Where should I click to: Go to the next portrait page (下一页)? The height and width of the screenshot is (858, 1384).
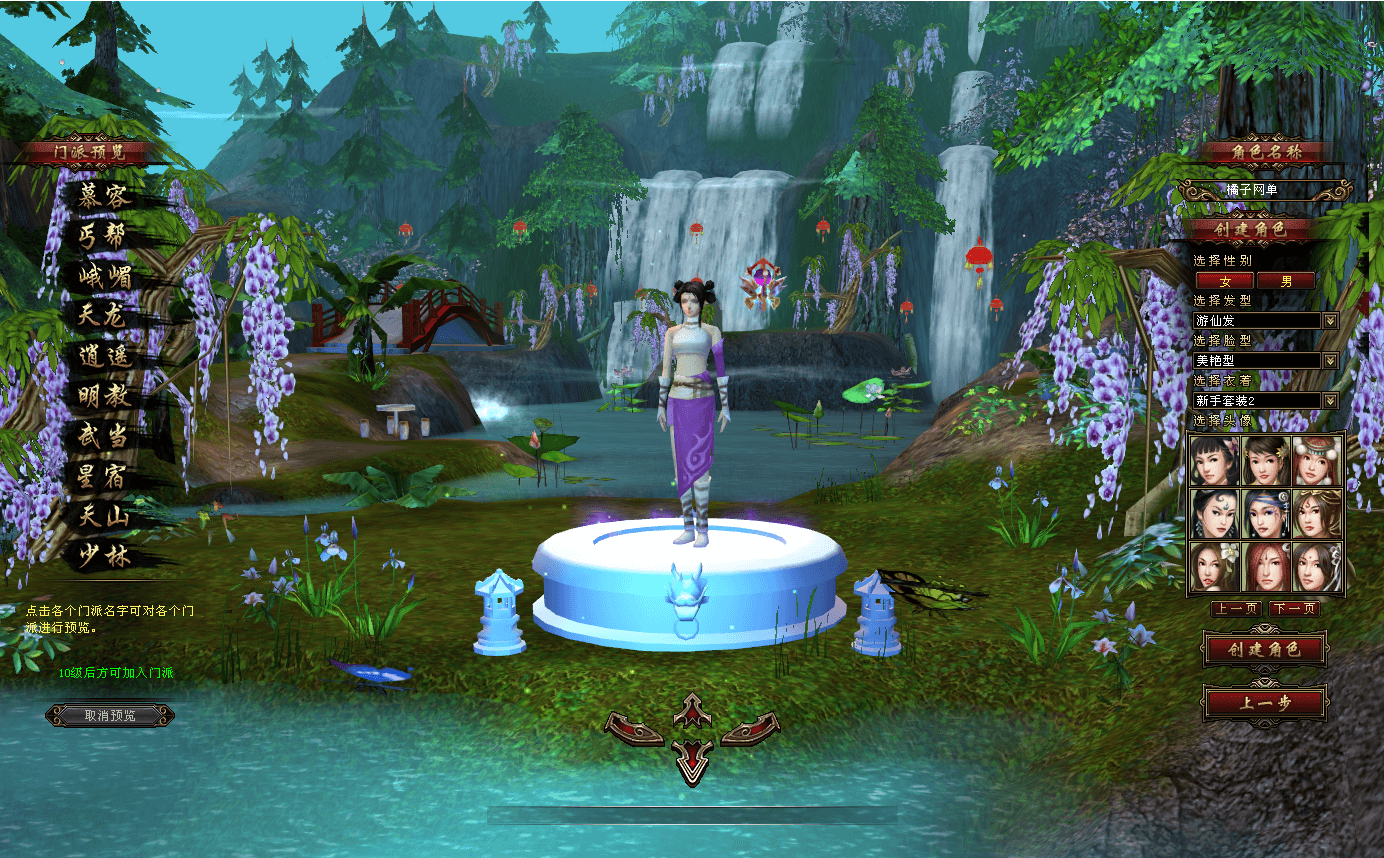coord(1294,609)
